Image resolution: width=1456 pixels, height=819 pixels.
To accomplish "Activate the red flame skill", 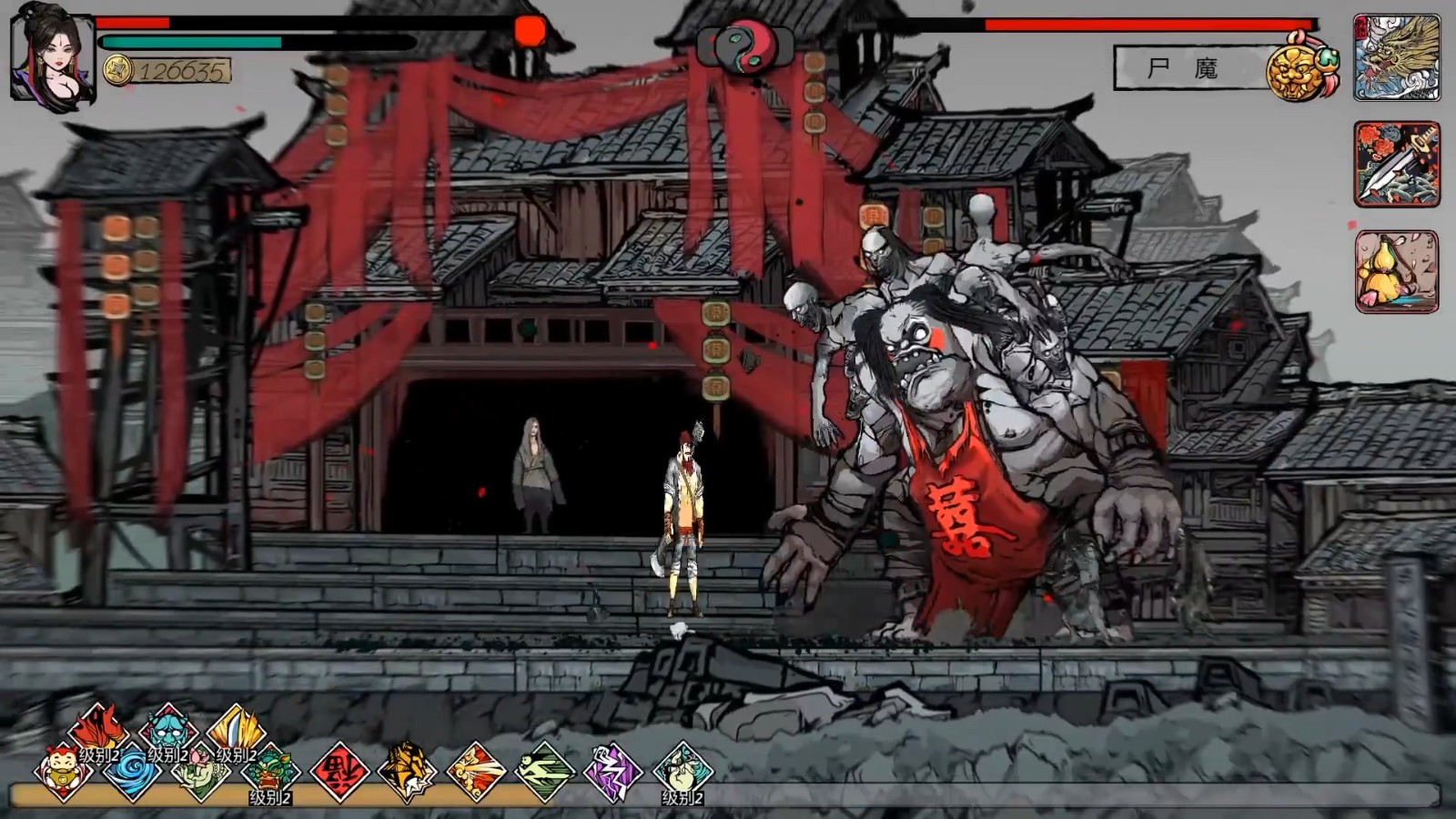I will pos(98,729).
